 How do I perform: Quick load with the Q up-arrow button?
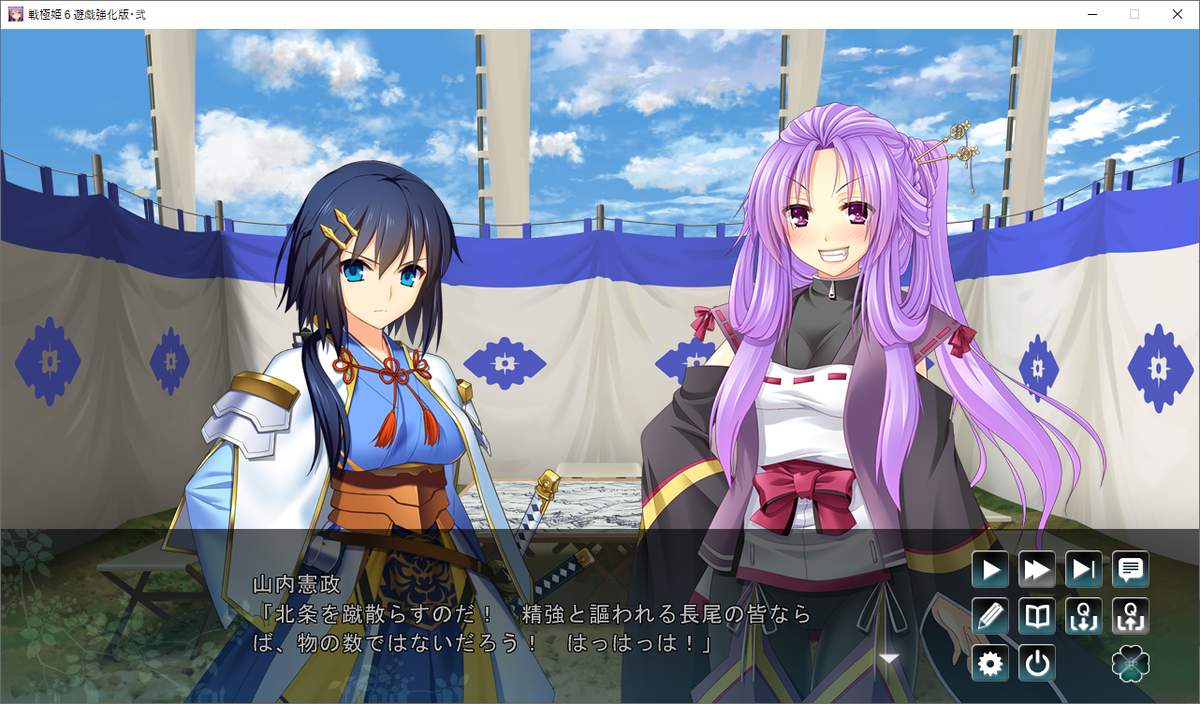click(x=1131, y=616)
